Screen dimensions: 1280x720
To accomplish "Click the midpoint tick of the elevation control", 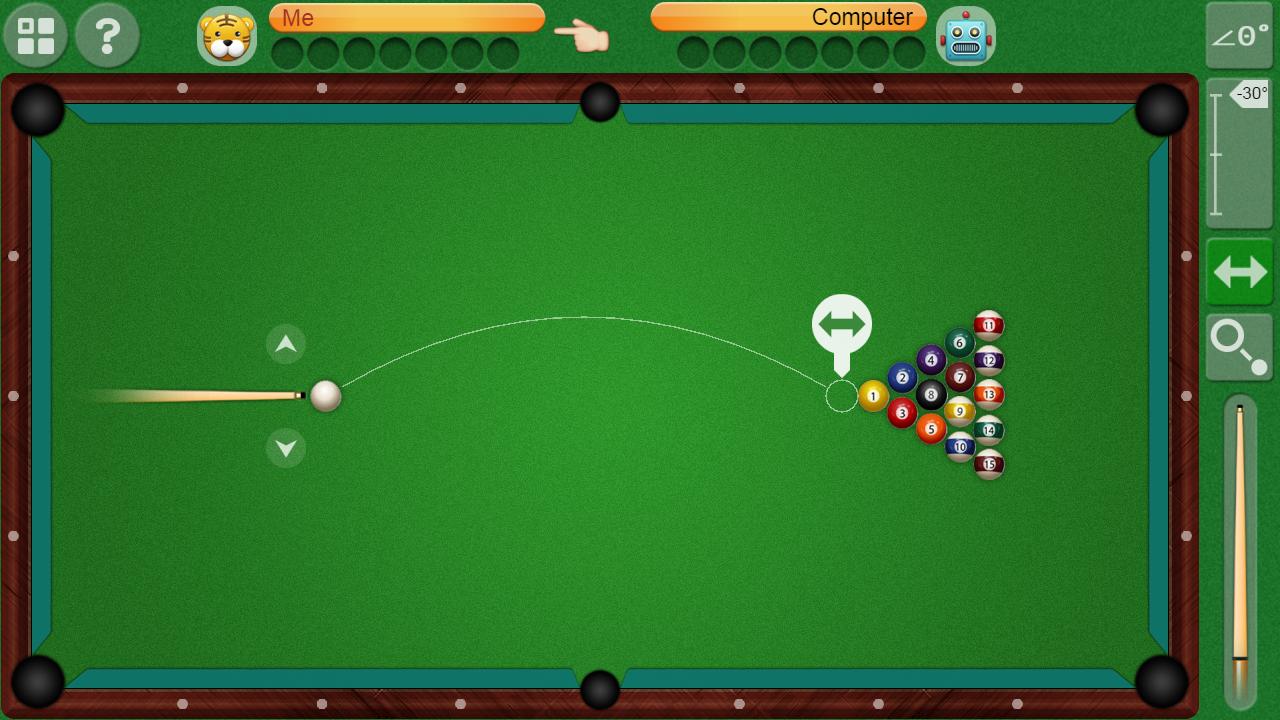I will (x=1216, y=155).
